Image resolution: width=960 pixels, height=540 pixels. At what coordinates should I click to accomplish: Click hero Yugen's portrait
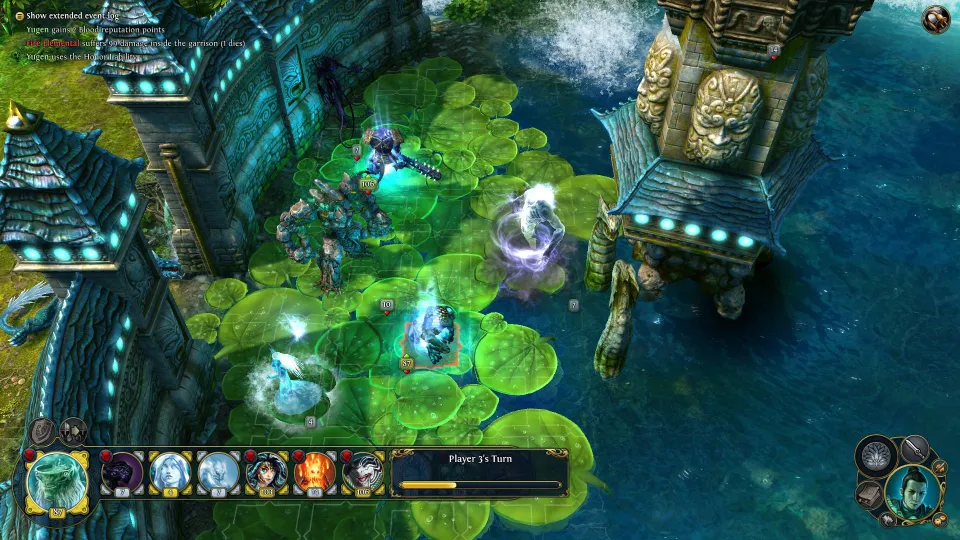911,490
